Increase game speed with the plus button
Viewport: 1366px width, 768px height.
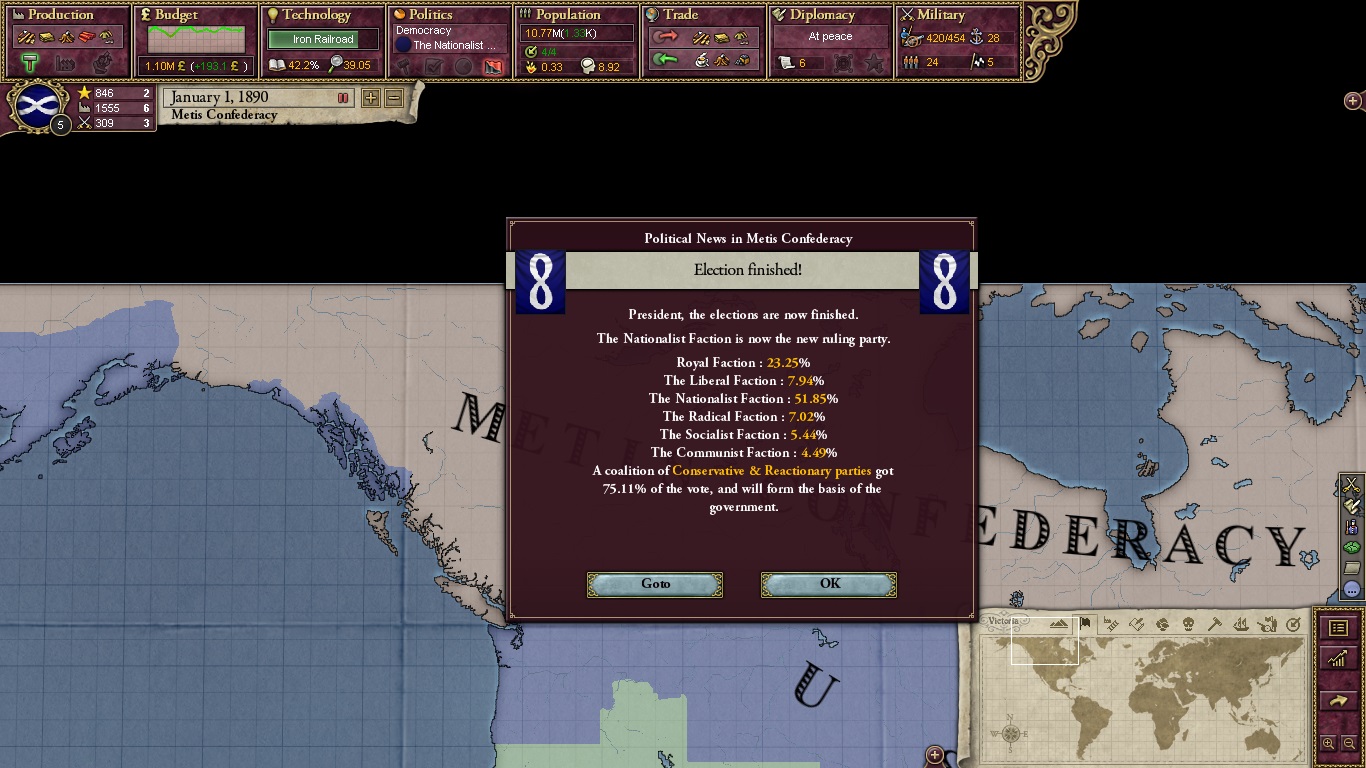point(371,99)
